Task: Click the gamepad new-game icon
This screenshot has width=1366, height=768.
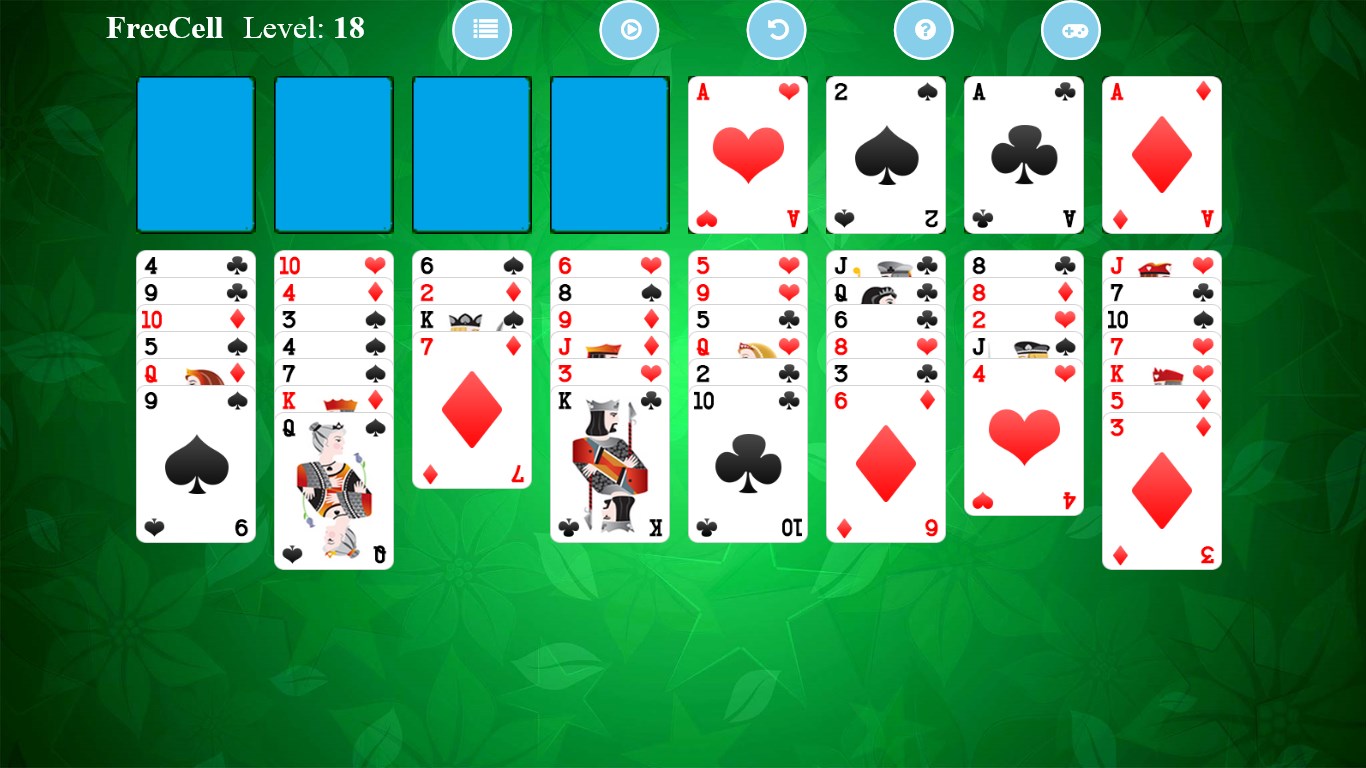Action: point(1070,30)
